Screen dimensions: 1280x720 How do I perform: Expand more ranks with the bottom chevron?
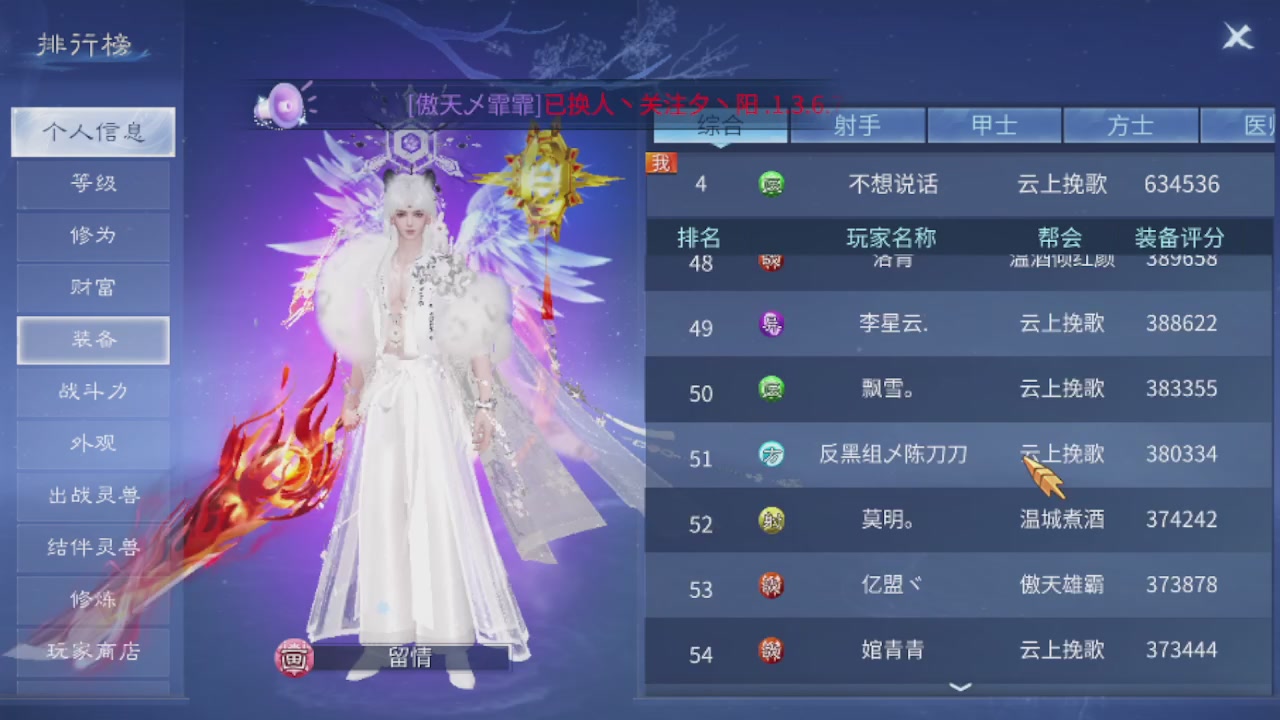pyautogui.click(x=959, y=688)
